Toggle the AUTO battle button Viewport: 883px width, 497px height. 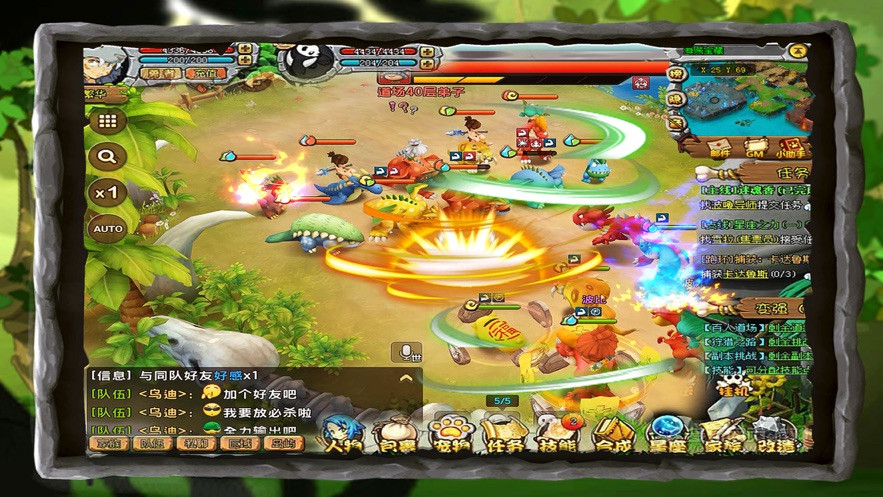click(x=108, y=229)
